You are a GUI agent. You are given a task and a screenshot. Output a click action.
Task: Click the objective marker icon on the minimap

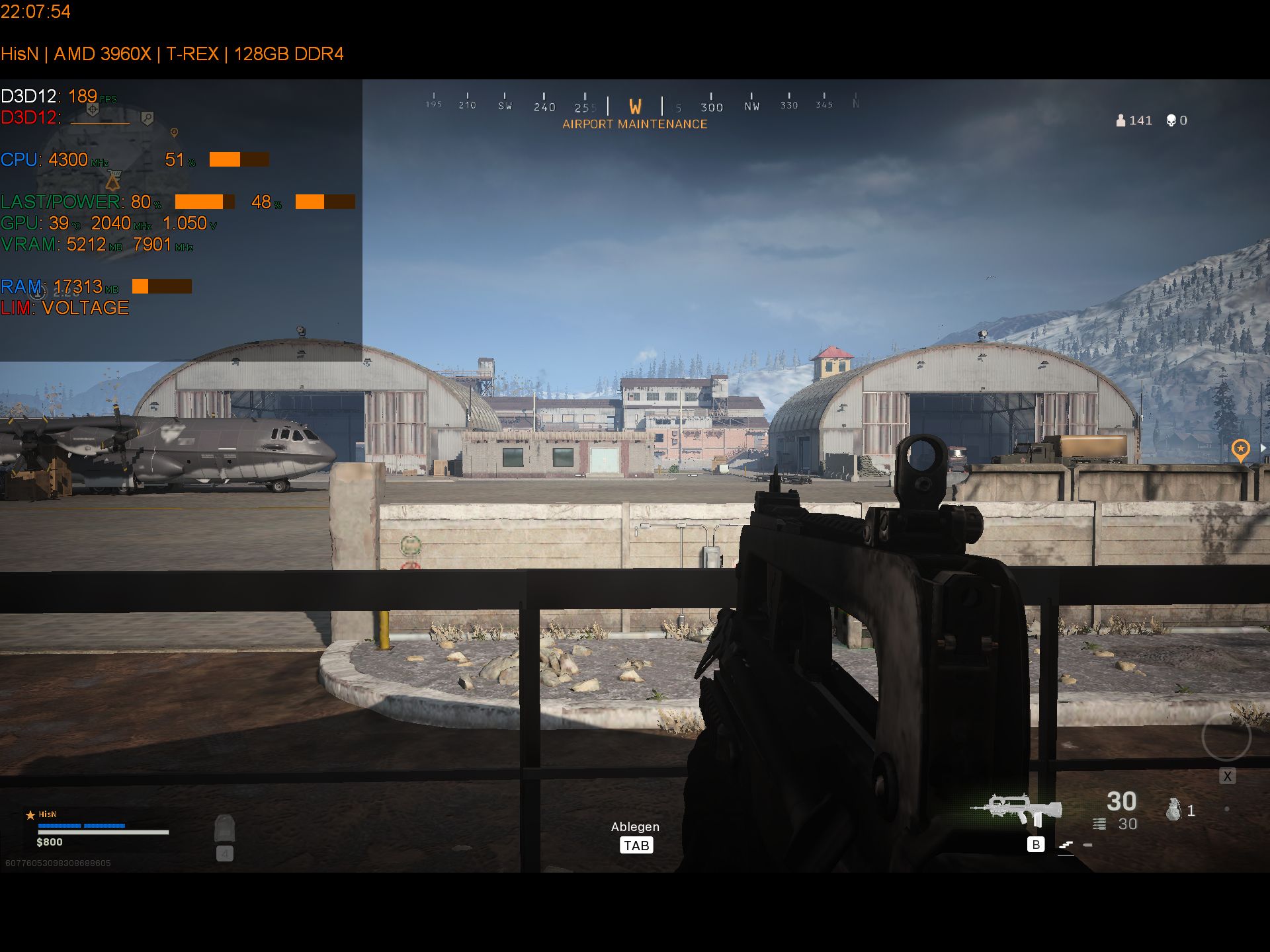(x=173, y=132)
